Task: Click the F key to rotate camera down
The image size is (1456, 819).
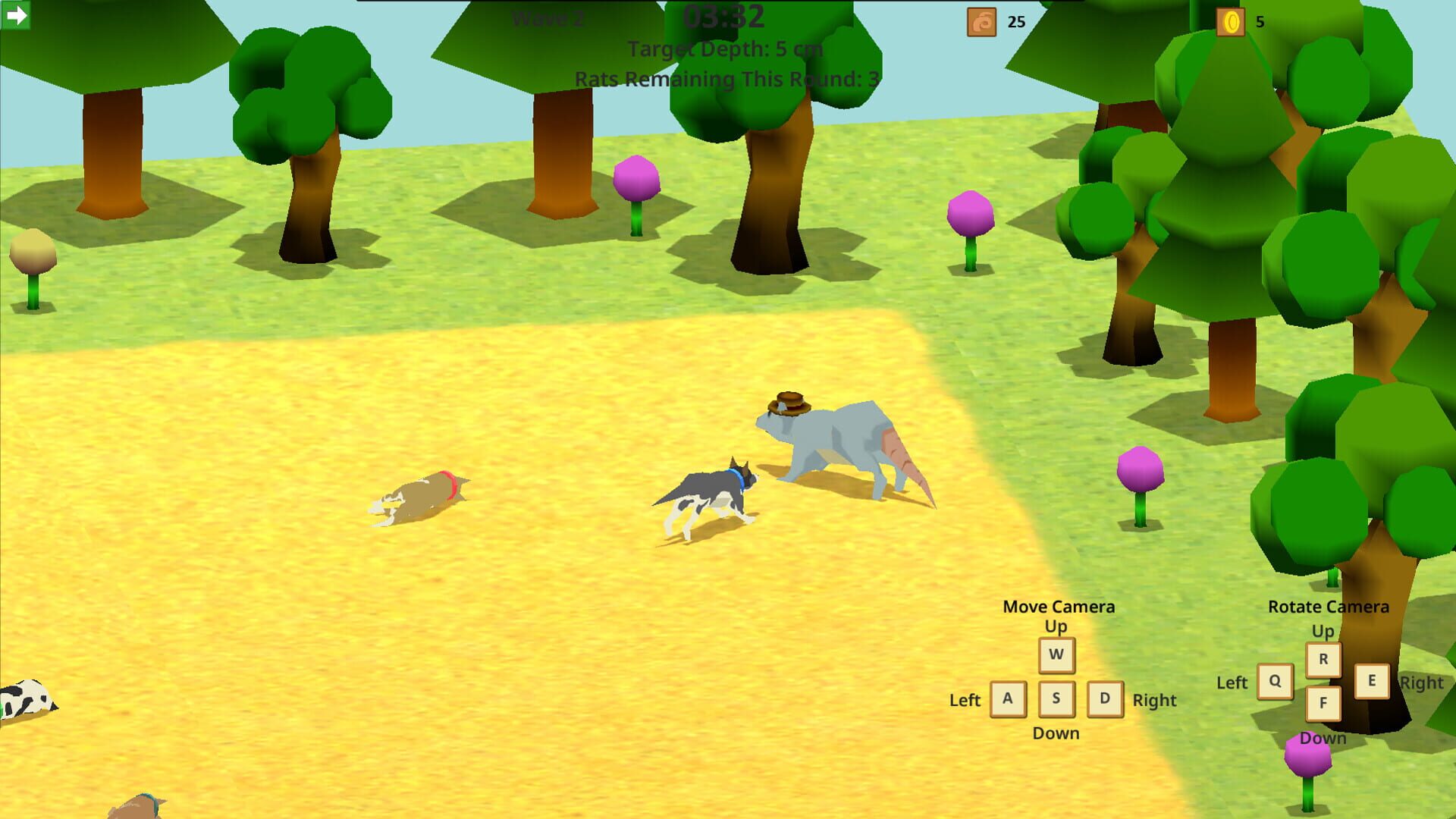Action: click(1324, 703)
